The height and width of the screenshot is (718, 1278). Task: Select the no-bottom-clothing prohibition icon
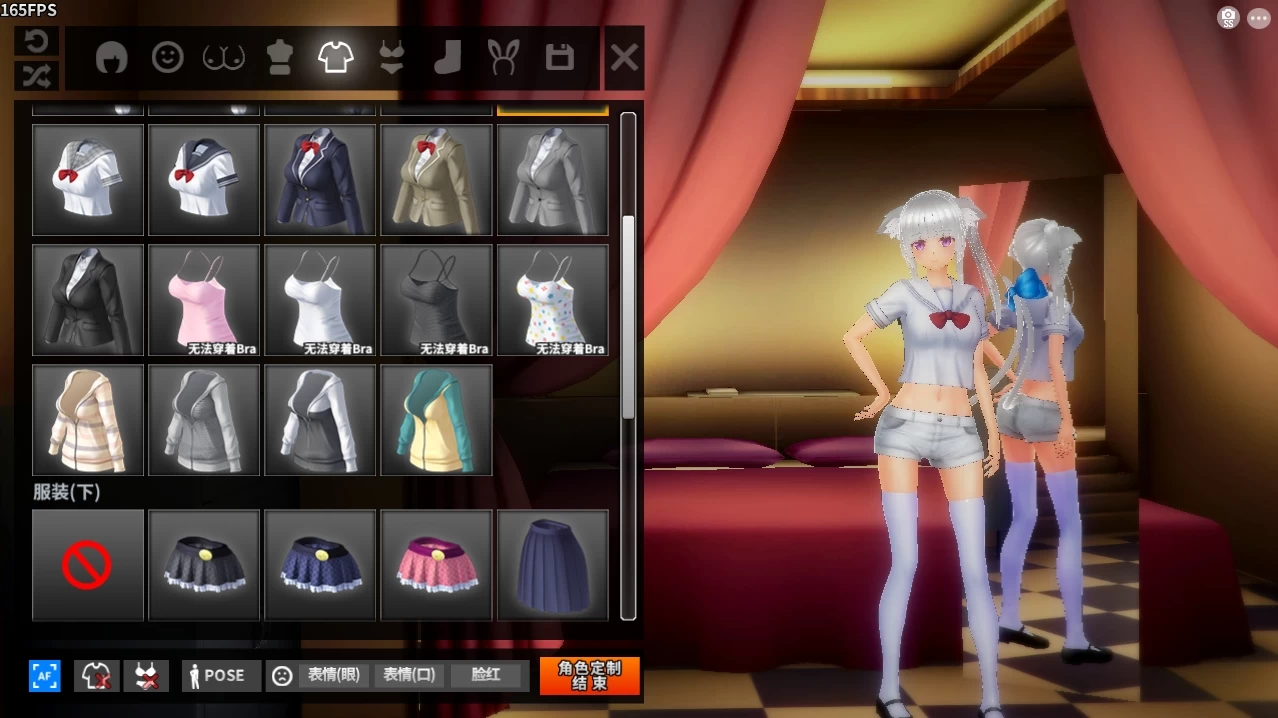point(88,565)
